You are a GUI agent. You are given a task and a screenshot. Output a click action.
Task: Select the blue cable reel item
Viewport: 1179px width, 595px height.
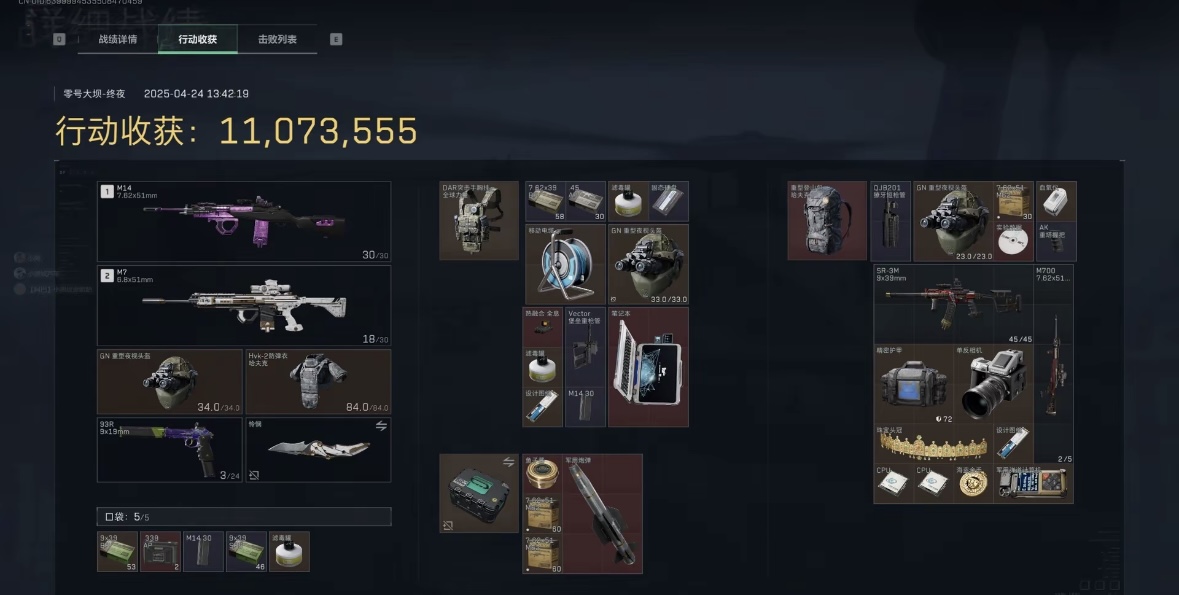[565, 264]
